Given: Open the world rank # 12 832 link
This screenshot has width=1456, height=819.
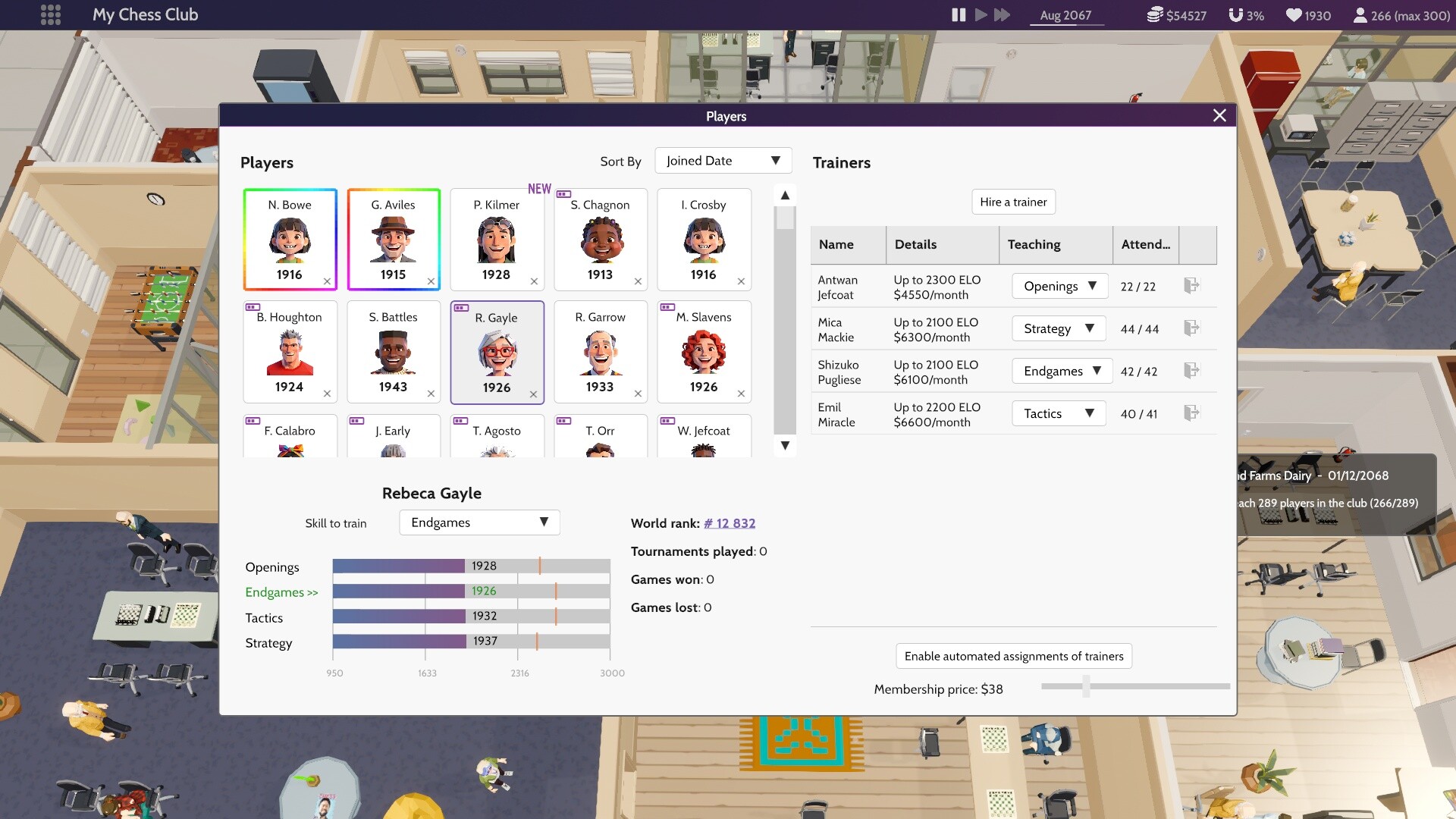Looking at the screenshot, I should (x=729, y=523).
